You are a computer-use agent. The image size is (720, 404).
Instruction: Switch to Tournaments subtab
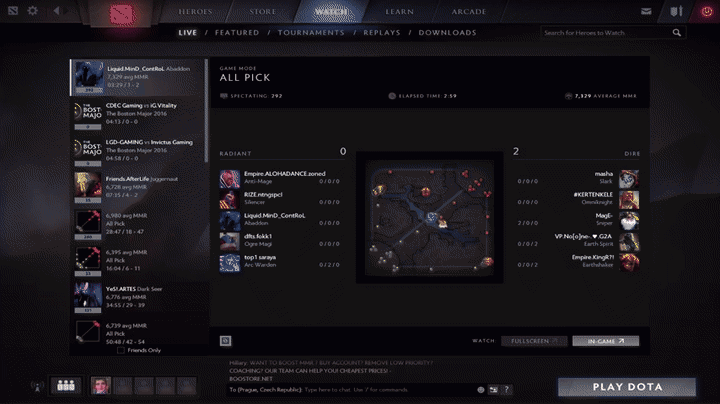coord(311,32)
